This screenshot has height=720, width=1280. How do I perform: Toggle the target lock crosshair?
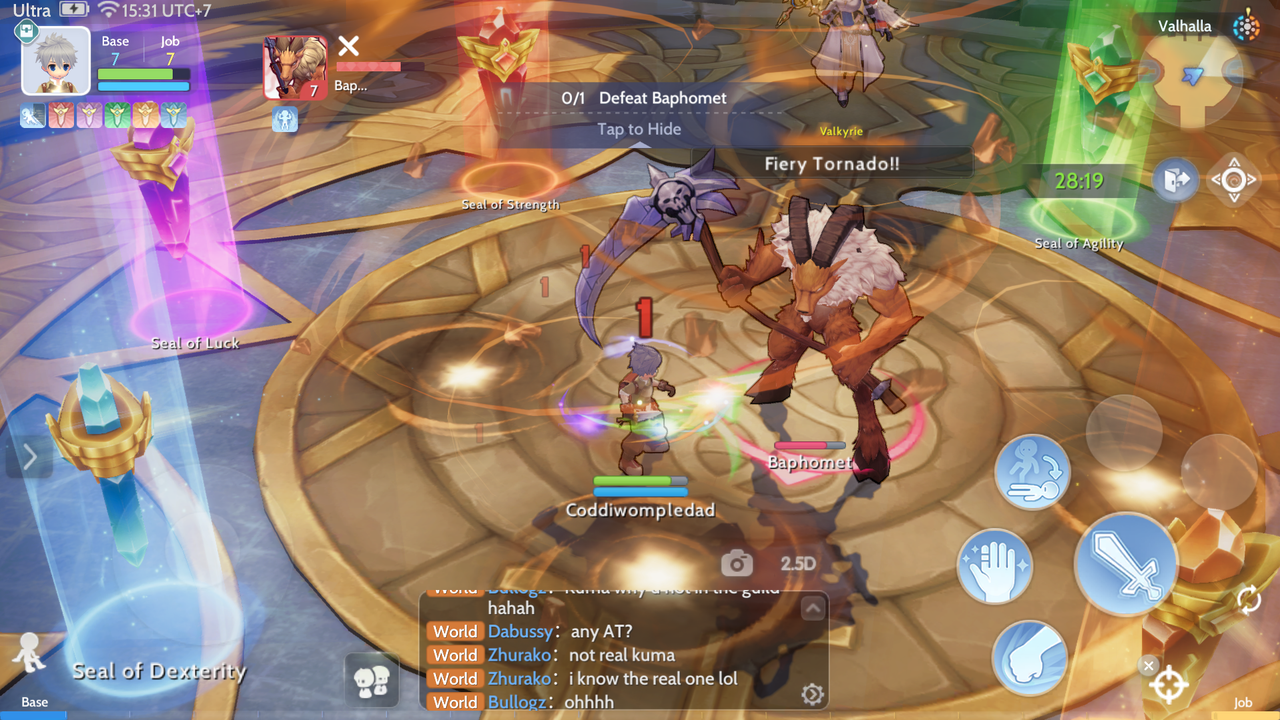1169,685
